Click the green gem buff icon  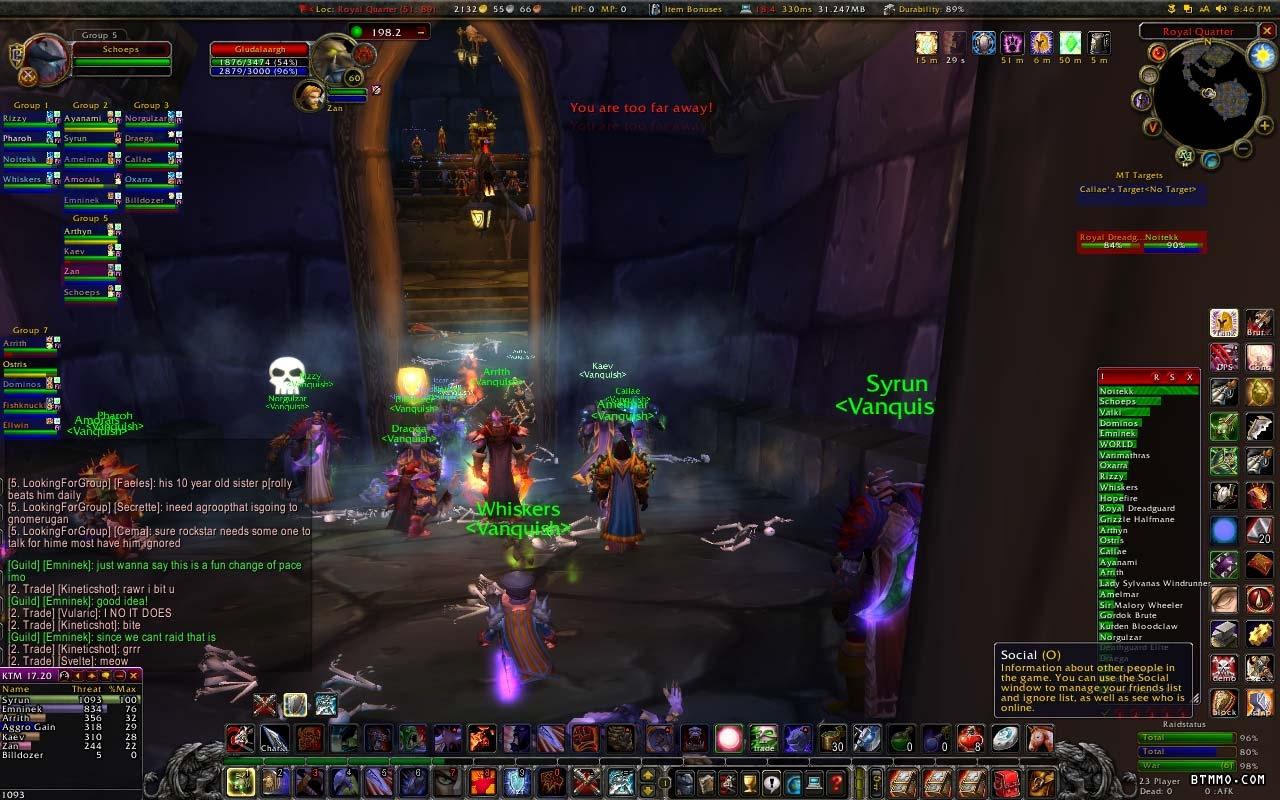tap(1070, 43)
